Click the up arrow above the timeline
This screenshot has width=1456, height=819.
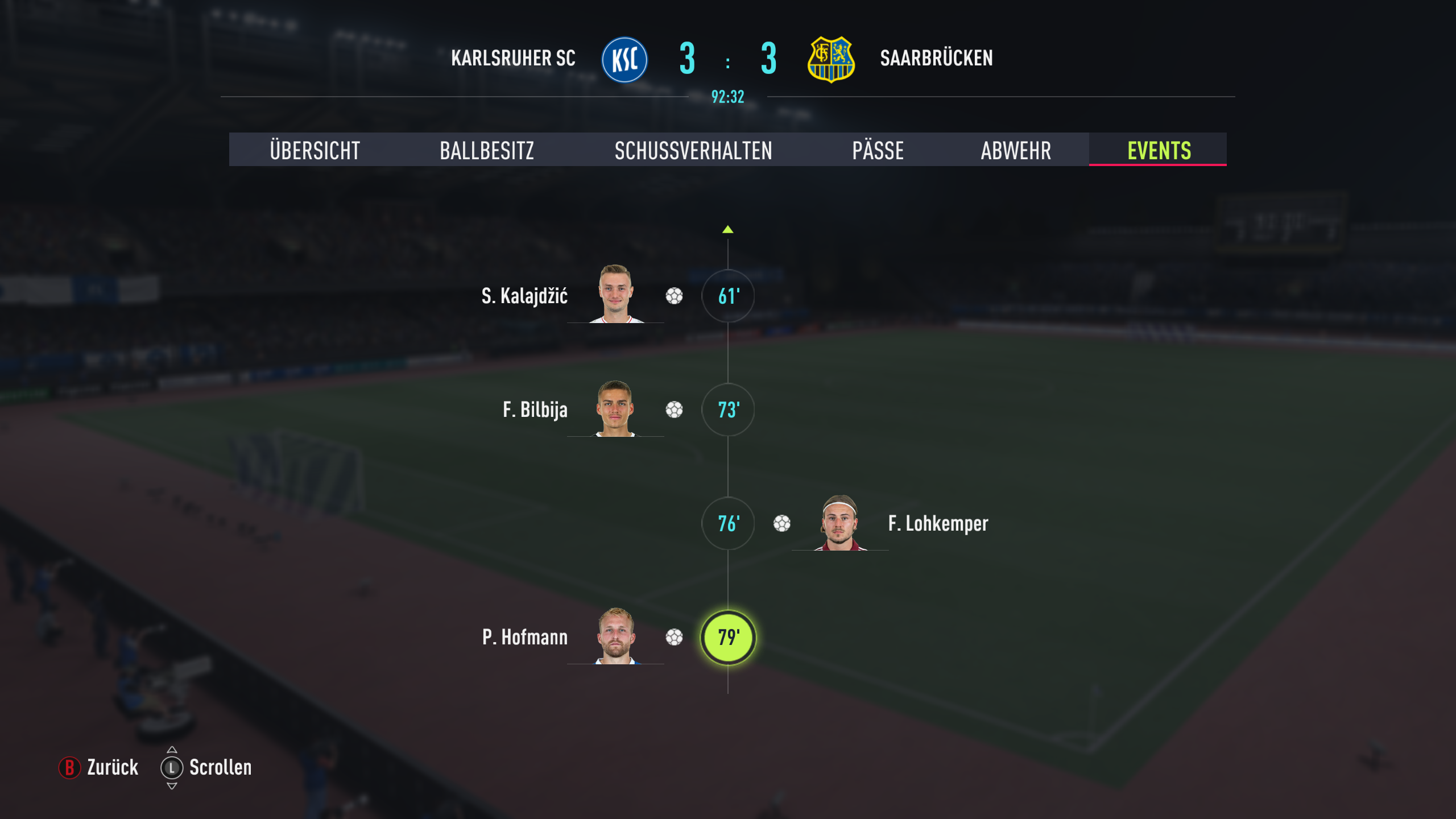point(728,230)
